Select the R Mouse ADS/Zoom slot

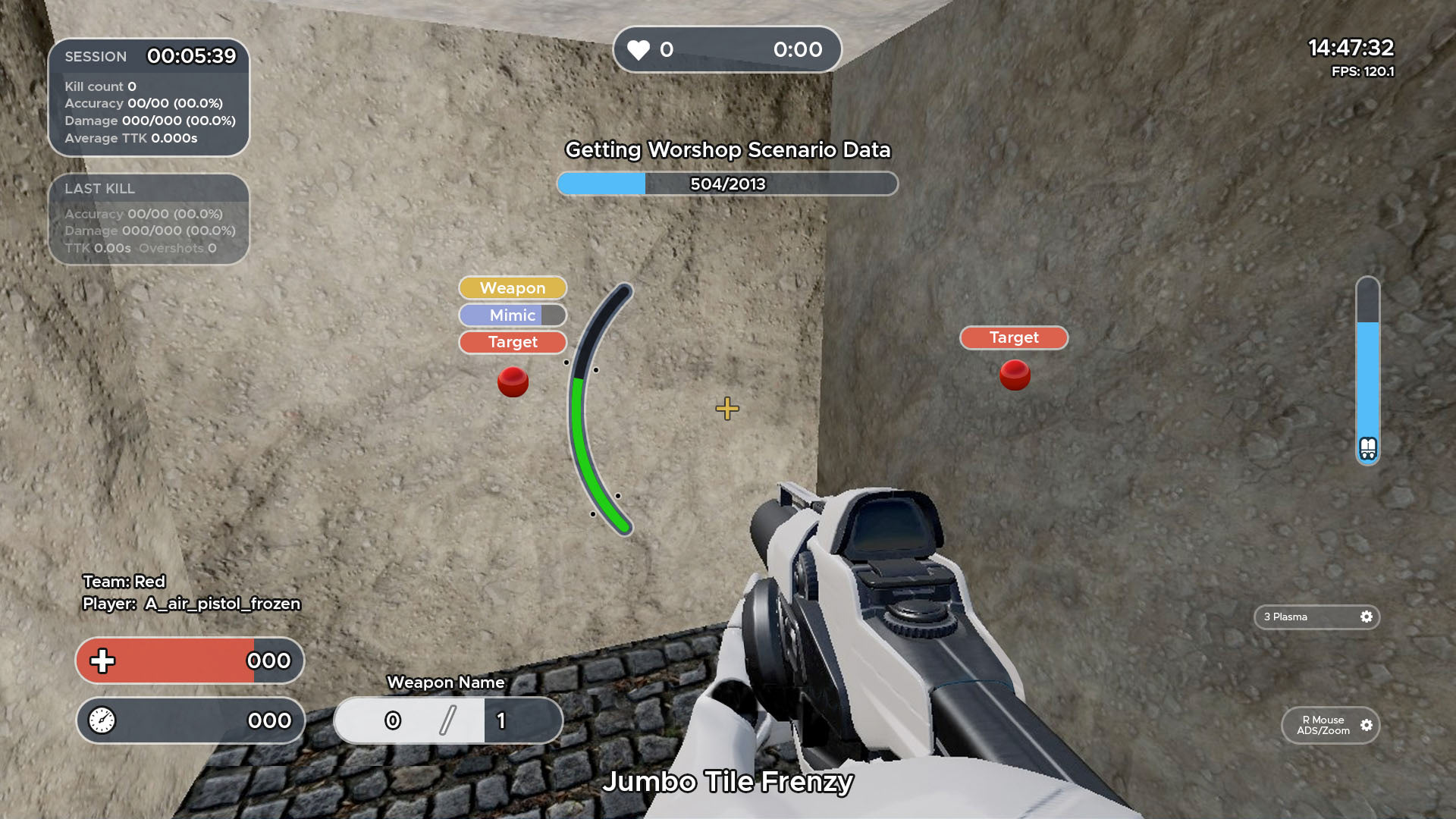tap(1323, 726)
